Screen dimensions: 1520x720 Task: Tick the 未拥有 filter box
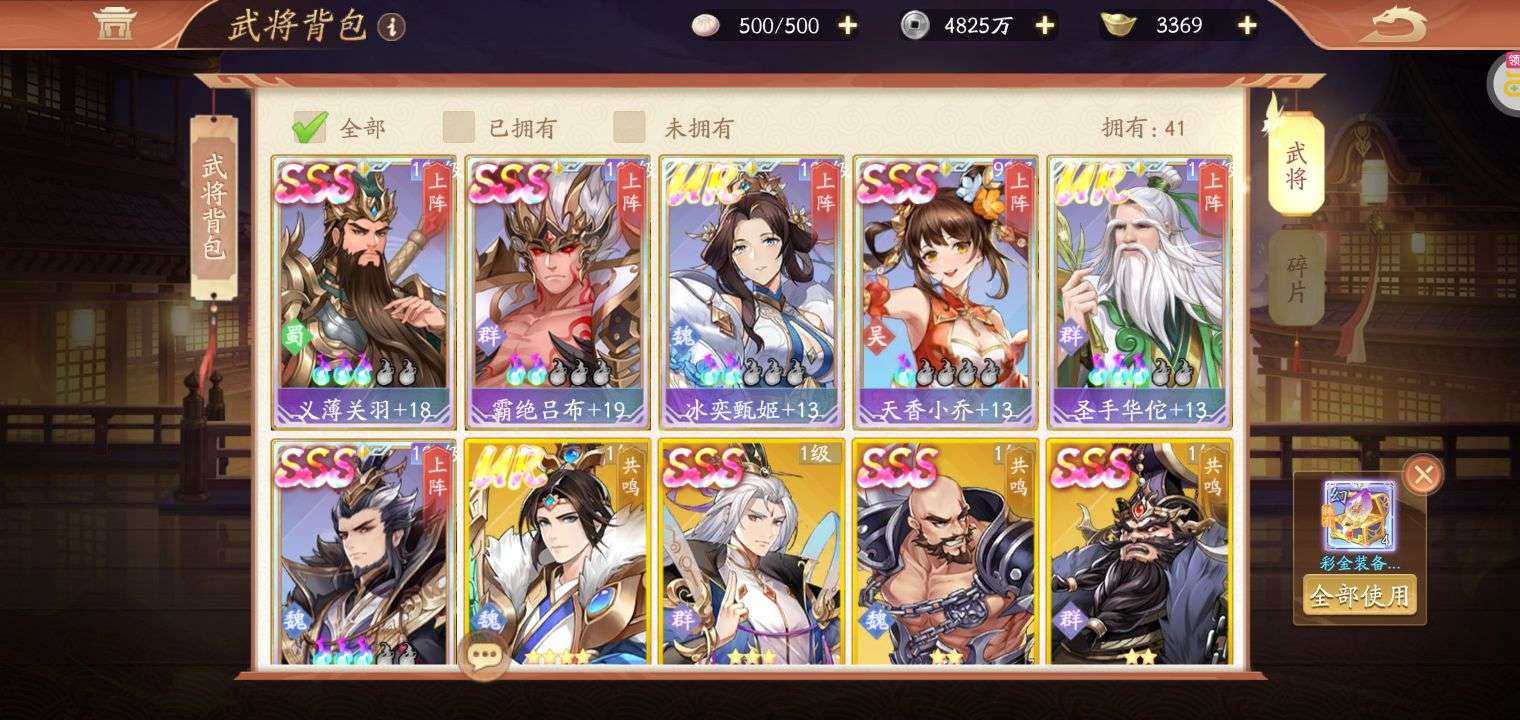629,127
